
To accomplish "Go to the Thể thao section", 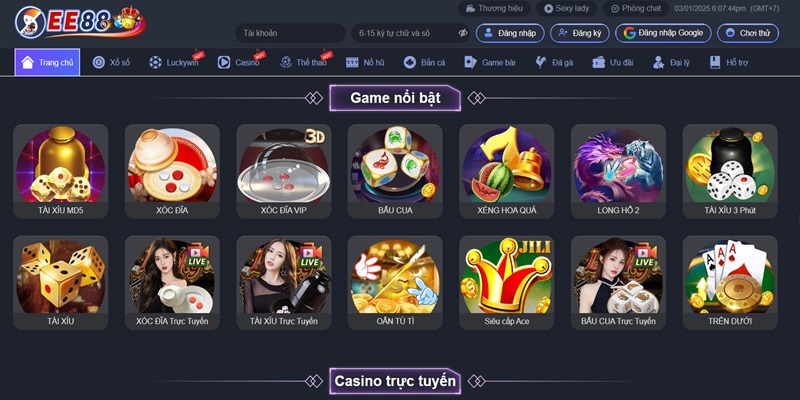I will (304, 62).
